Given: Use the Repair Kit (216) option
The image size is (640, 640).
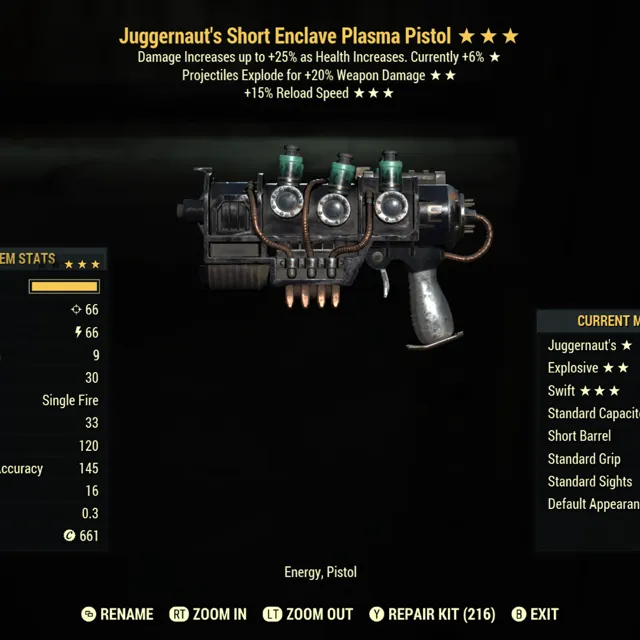Looking at the screenshot, I should 432,614.
